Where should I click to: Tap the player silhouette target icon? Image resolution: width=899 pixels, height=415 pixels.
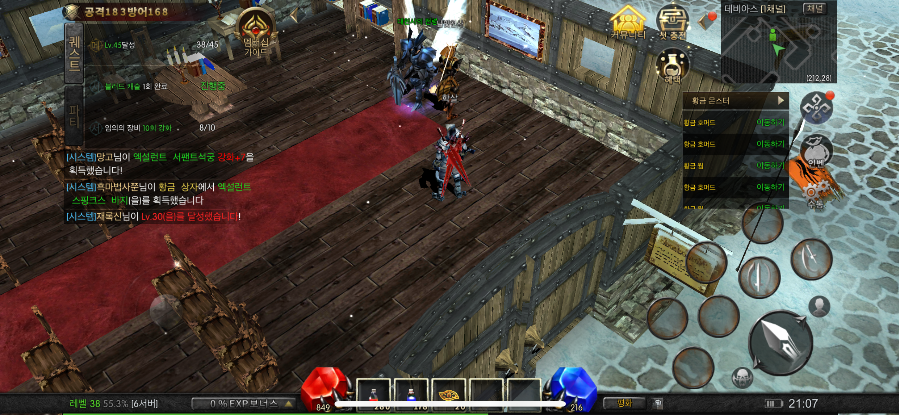tap(820, 306)
